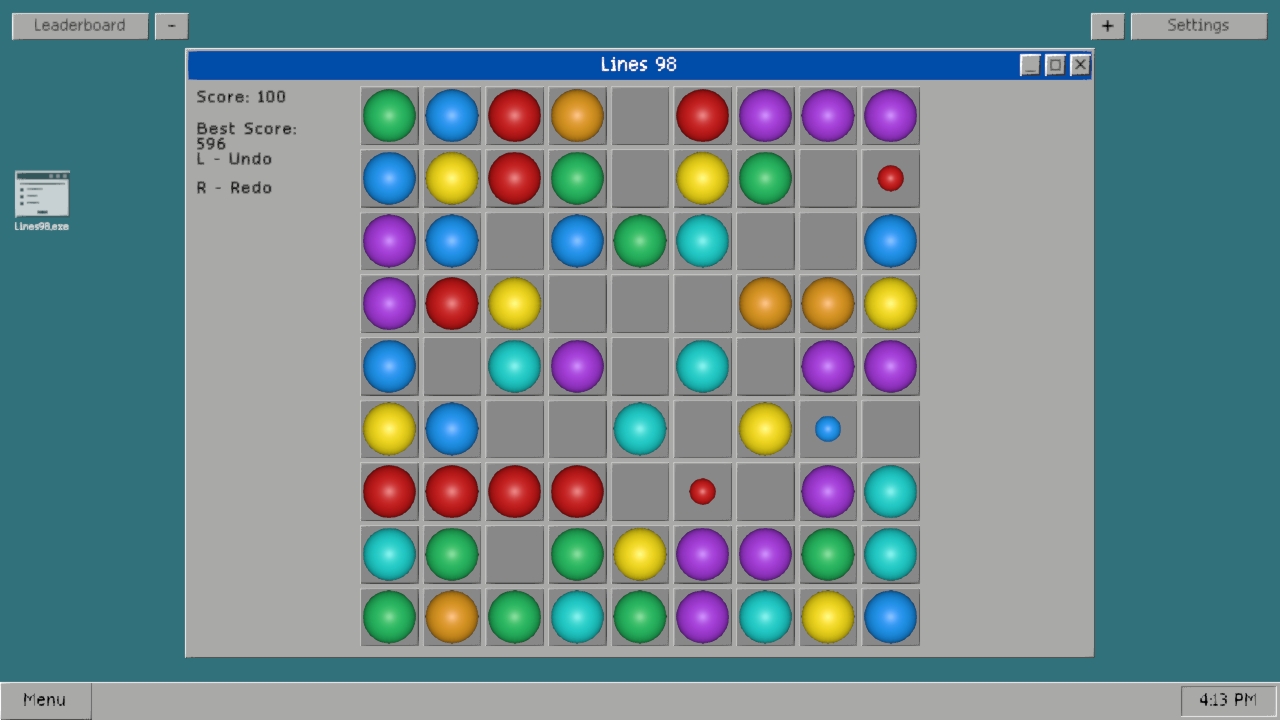The height and width of the screenshot is (720, 1280).
Task: Select the green ball in the bottom-left corner
Action: [x=389, y=617]
